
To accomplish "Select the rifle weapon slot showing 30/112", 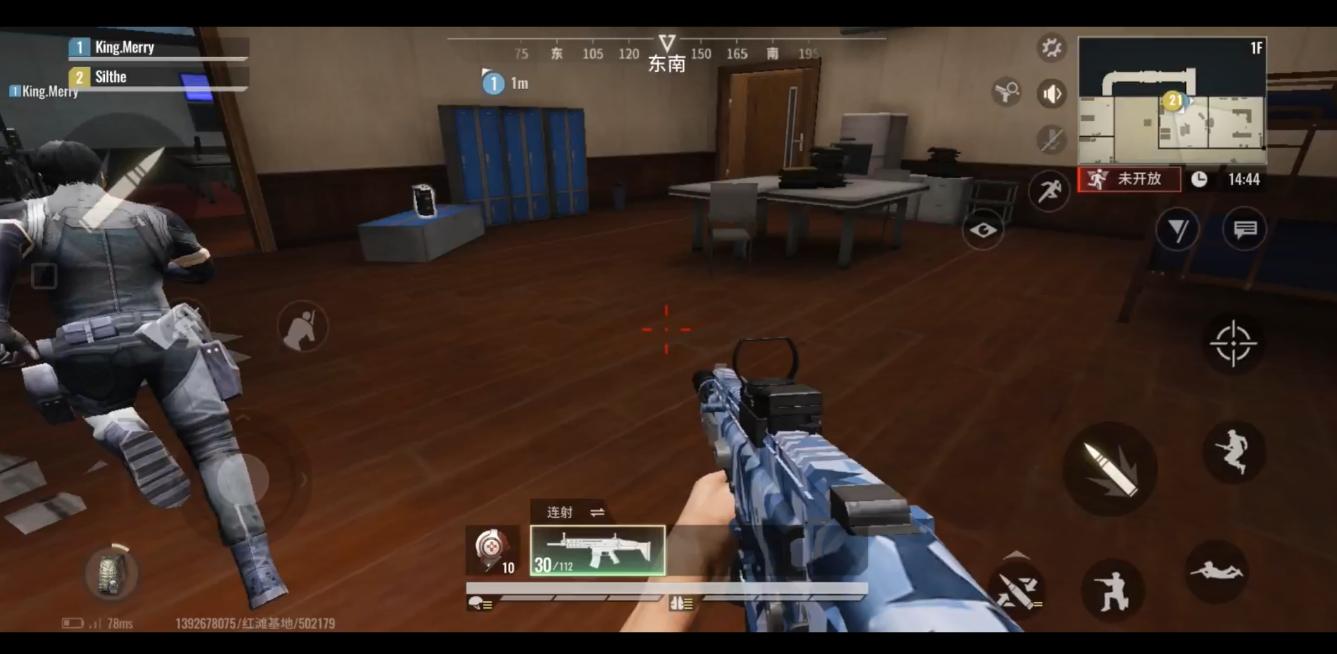I will click(x=597, y=551).
